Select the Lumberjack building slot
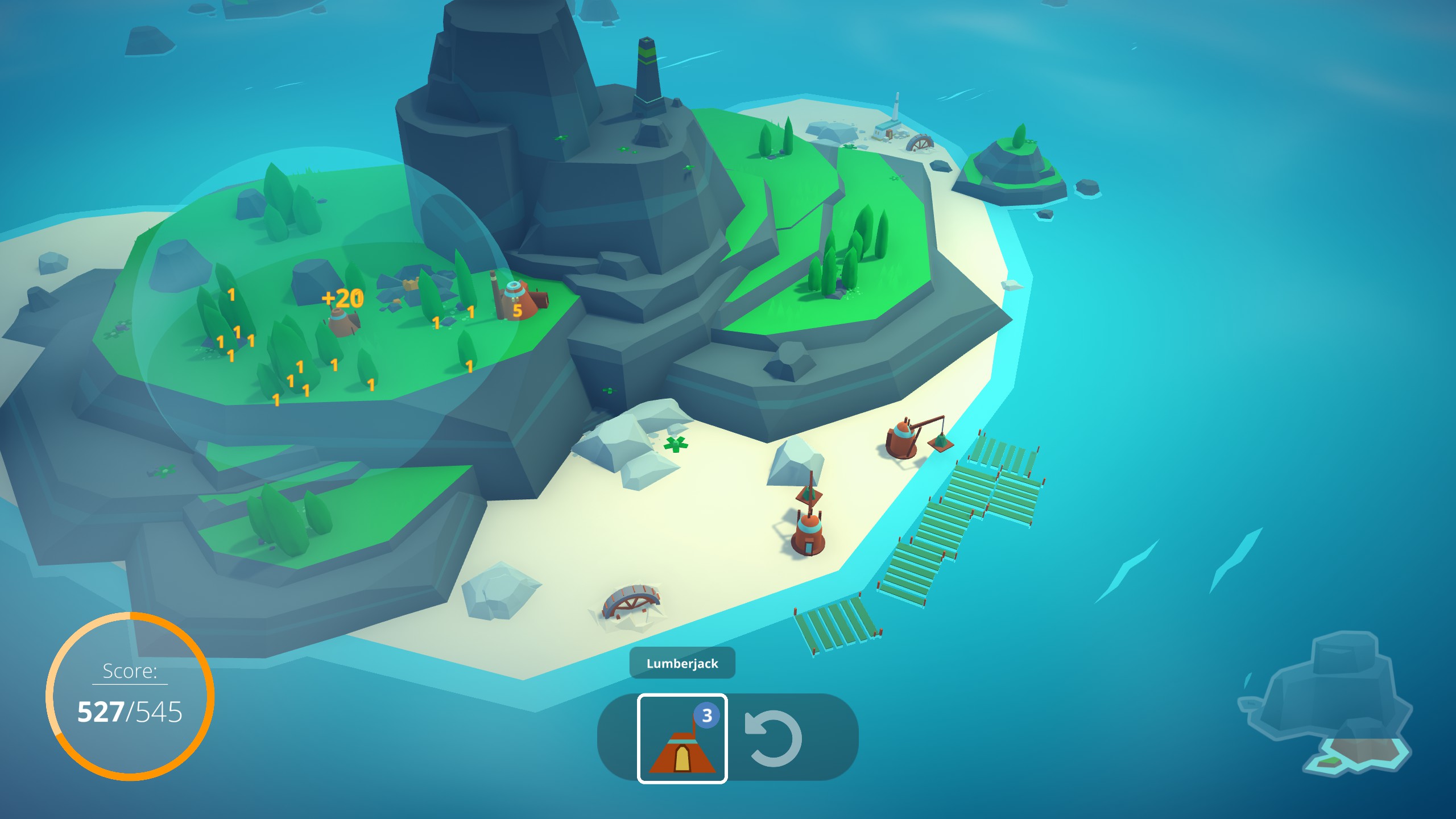This screenshot has height=819, width=1456. (x=682, y=739)
